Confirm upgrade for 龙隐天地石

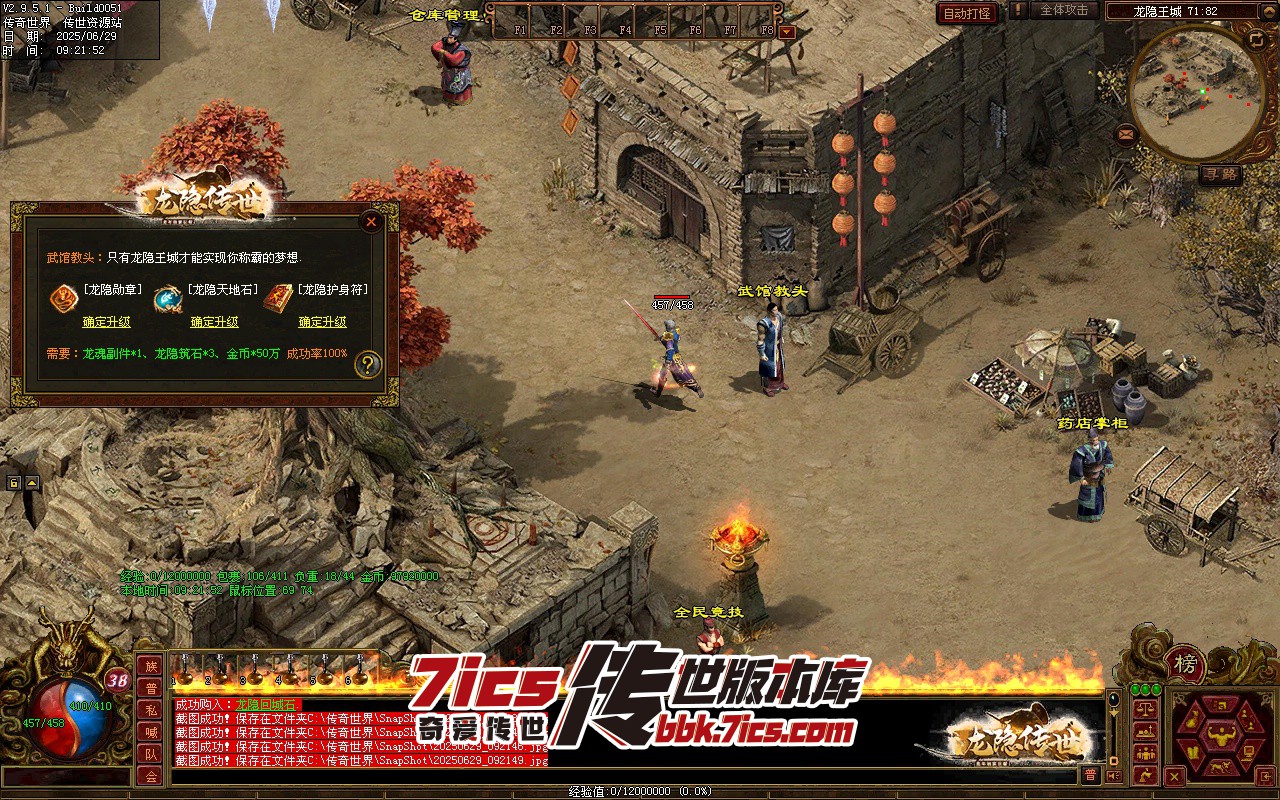click(x=214, y=322)
